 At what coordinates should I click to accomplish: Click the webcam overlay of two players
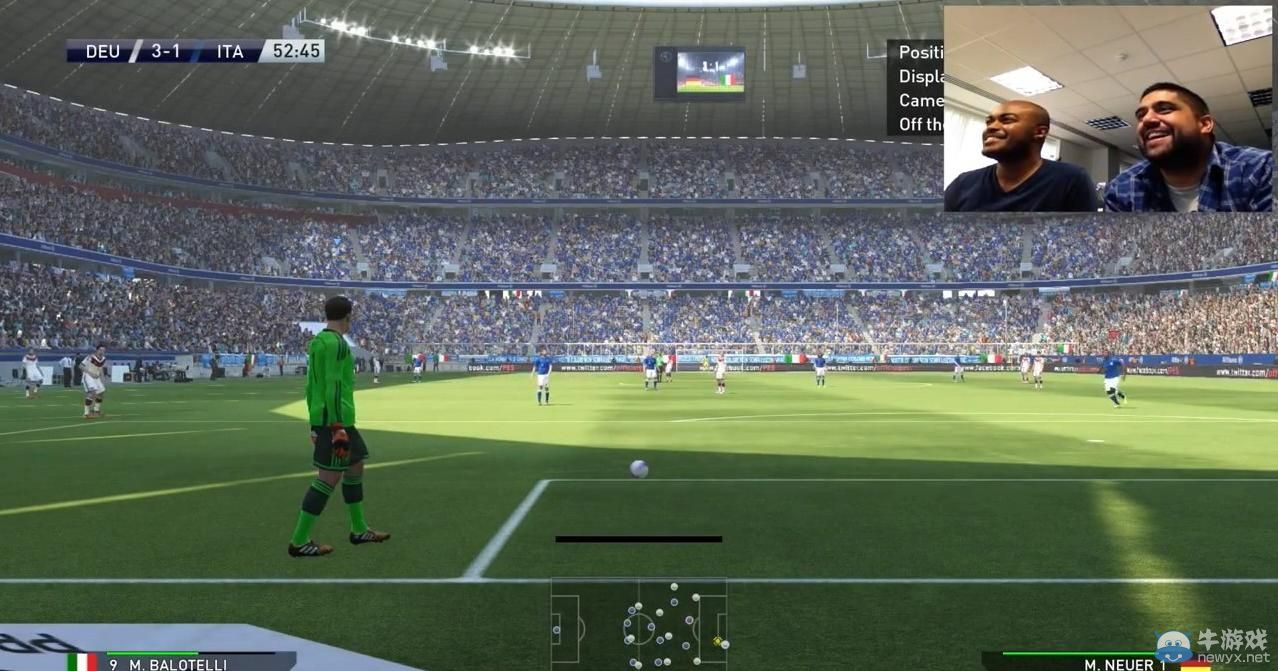[x=1108, y=109]
